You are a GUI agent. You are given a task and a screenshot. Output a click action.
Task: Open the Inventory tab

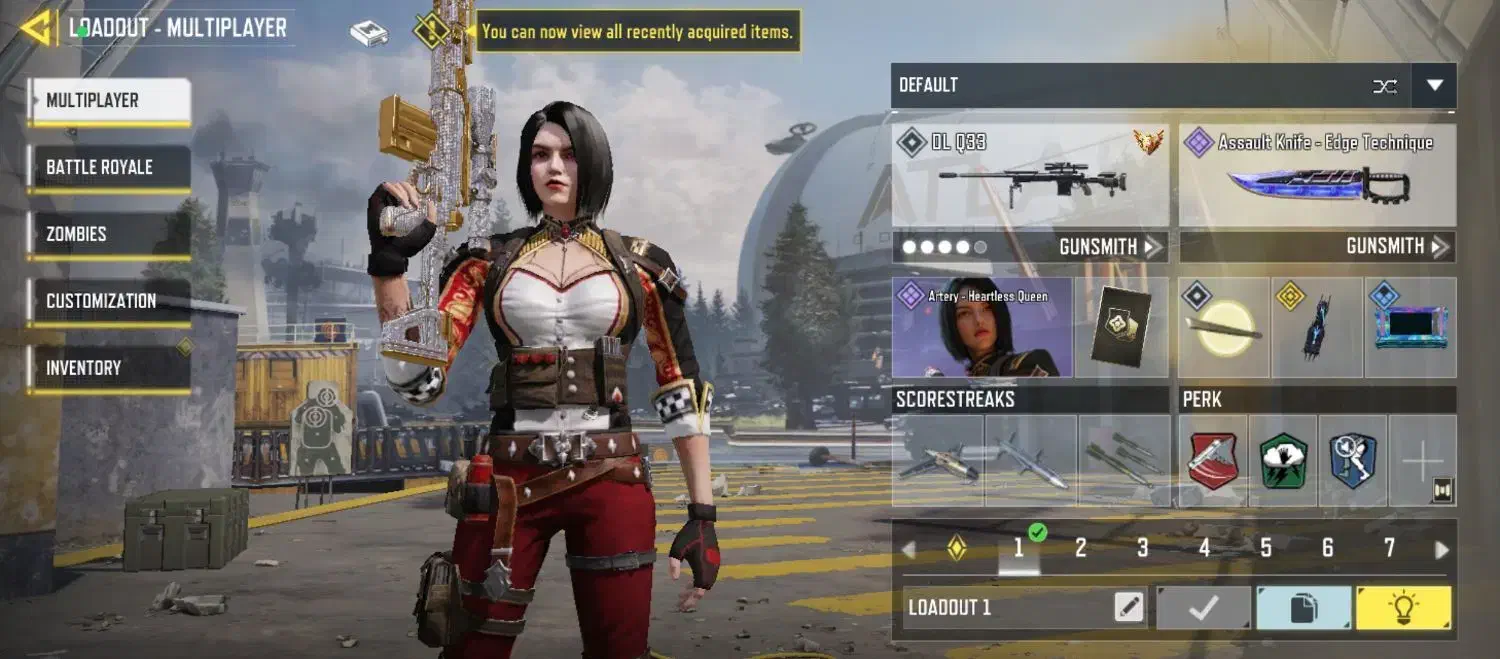tap(108, 368)
